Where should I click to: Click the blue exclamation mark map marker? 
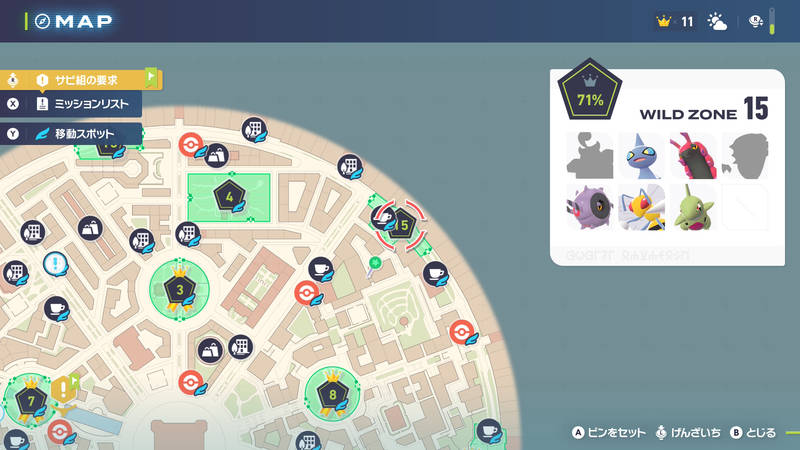[x=57, y=266]
